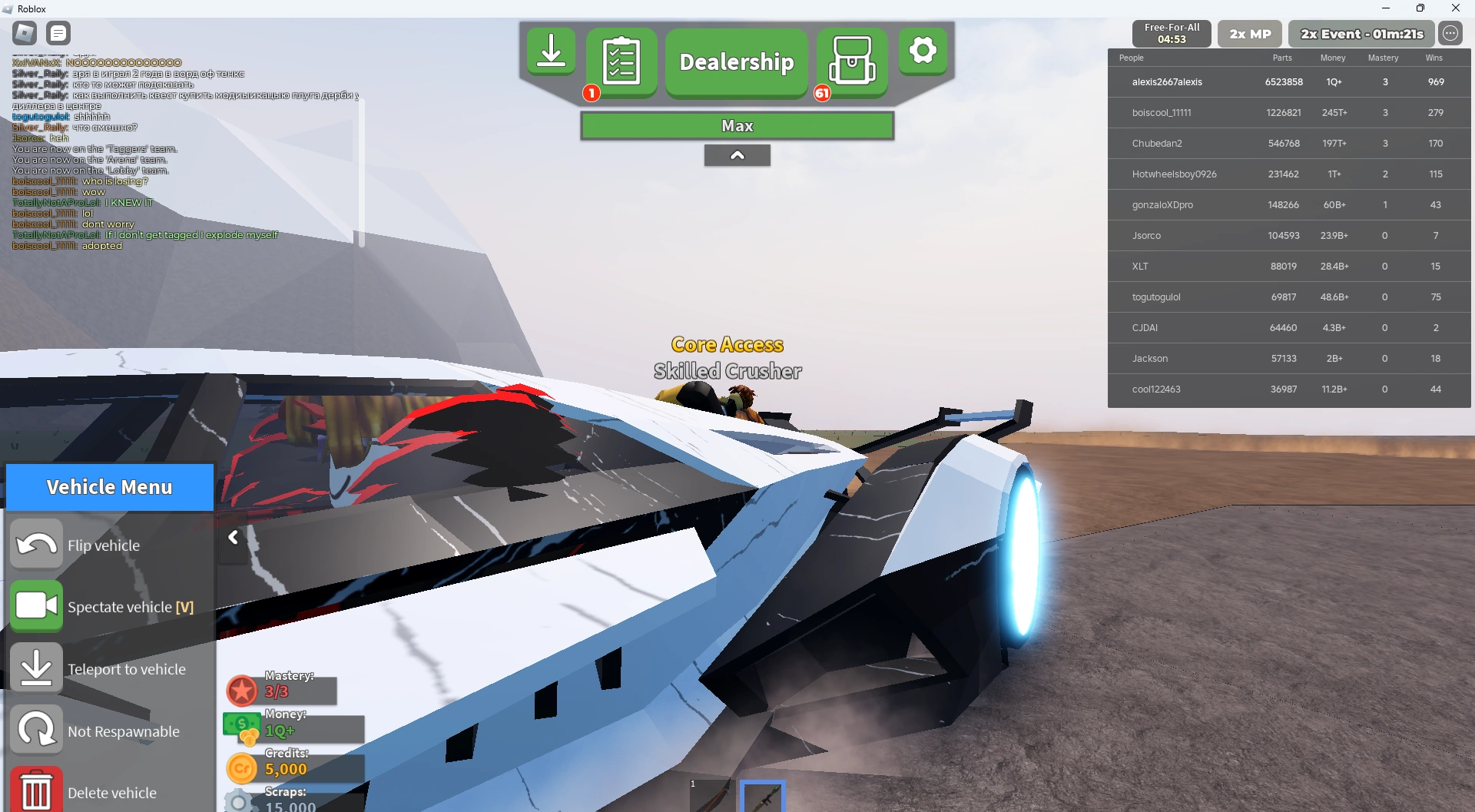The height and width of the screenshot is (812, 1475).
Task: Collapse the top toolbar with the chevron
Action: [x=737, y=154]
